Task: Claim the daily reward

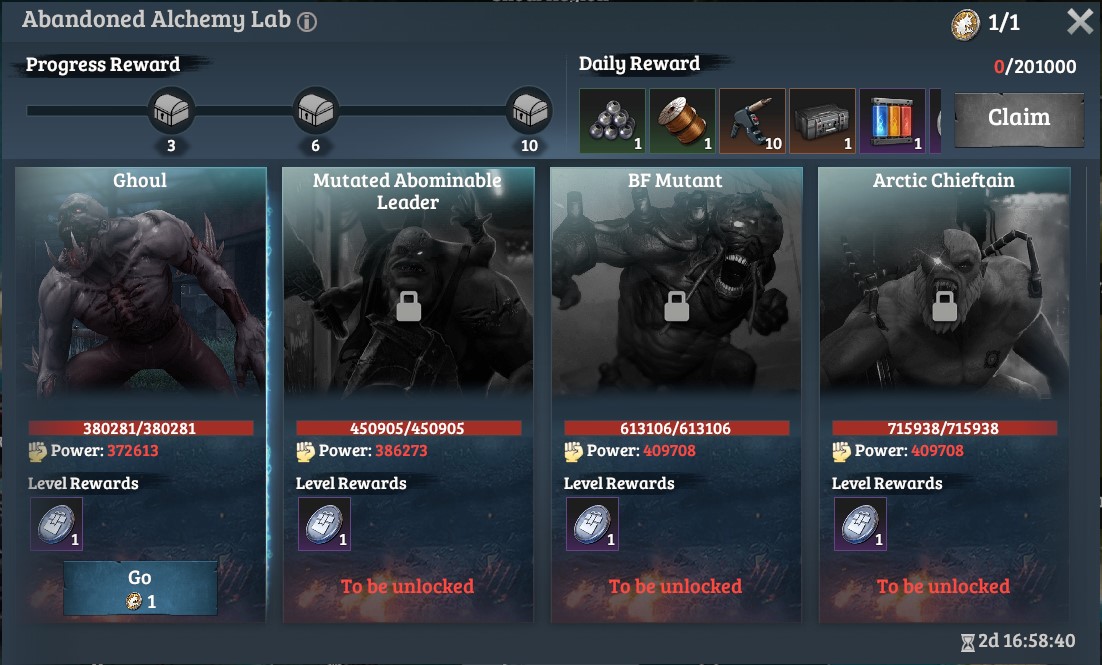Action: pos(1018,119)
